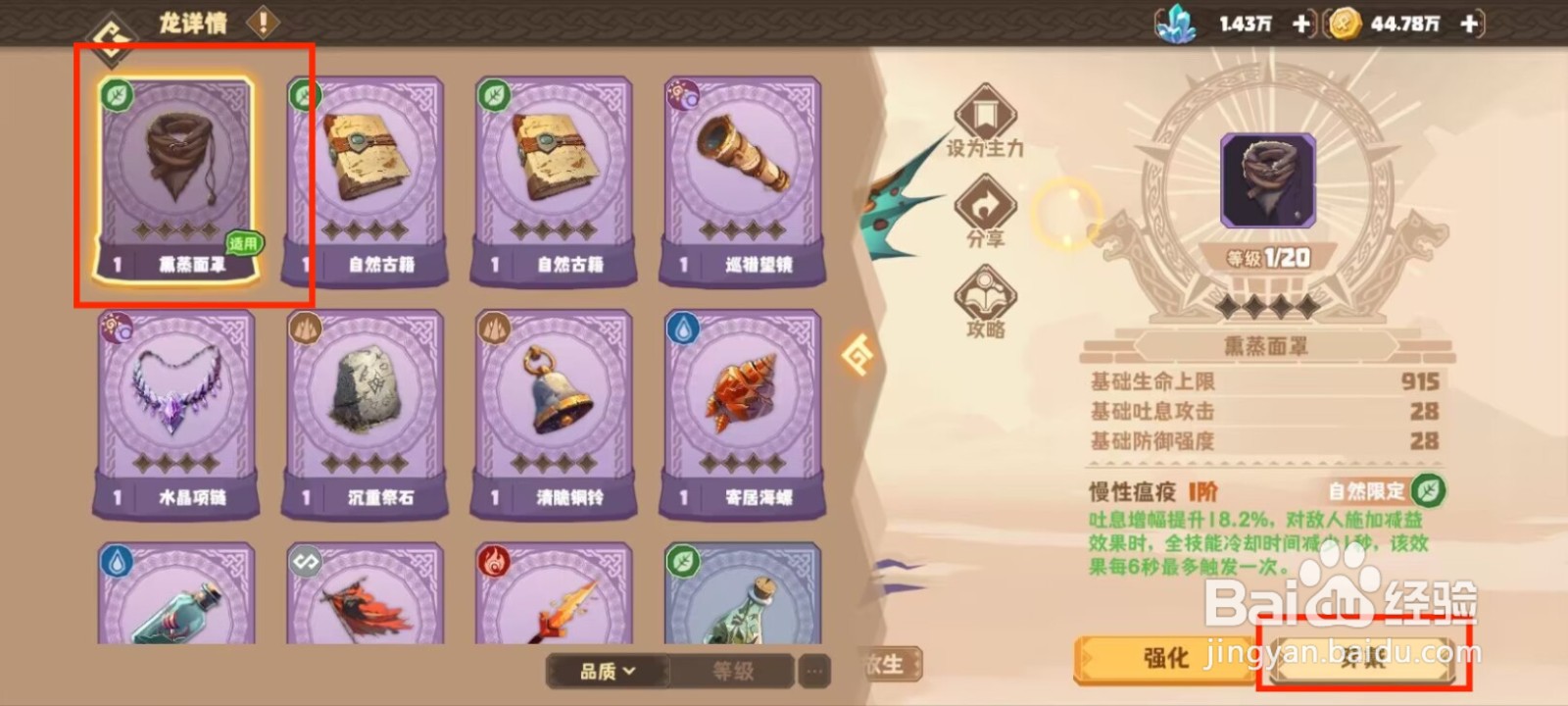Click the crystal currency icon in the top bar
The height and width of the screenshot is (706, 1568).
(1177, 25)
